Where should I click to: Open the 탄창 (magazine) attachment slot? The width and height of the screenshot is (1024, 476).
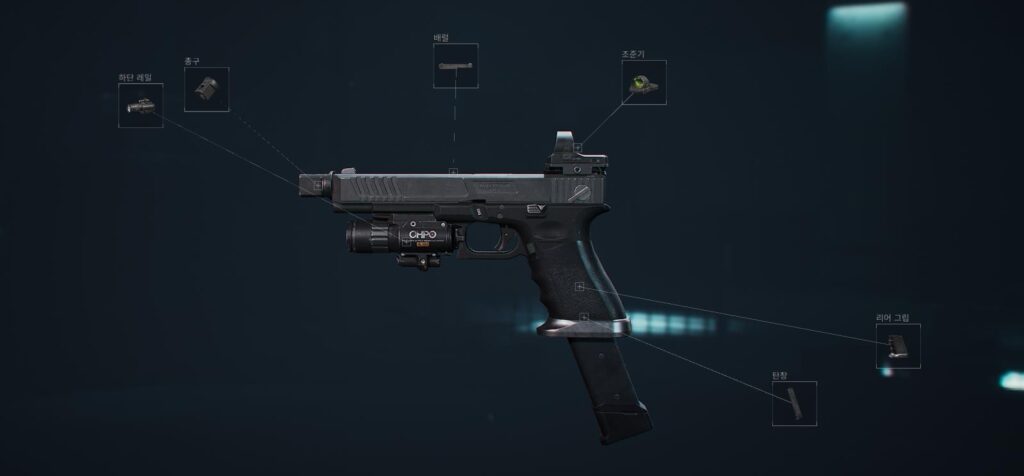click(x=794, y=404)
